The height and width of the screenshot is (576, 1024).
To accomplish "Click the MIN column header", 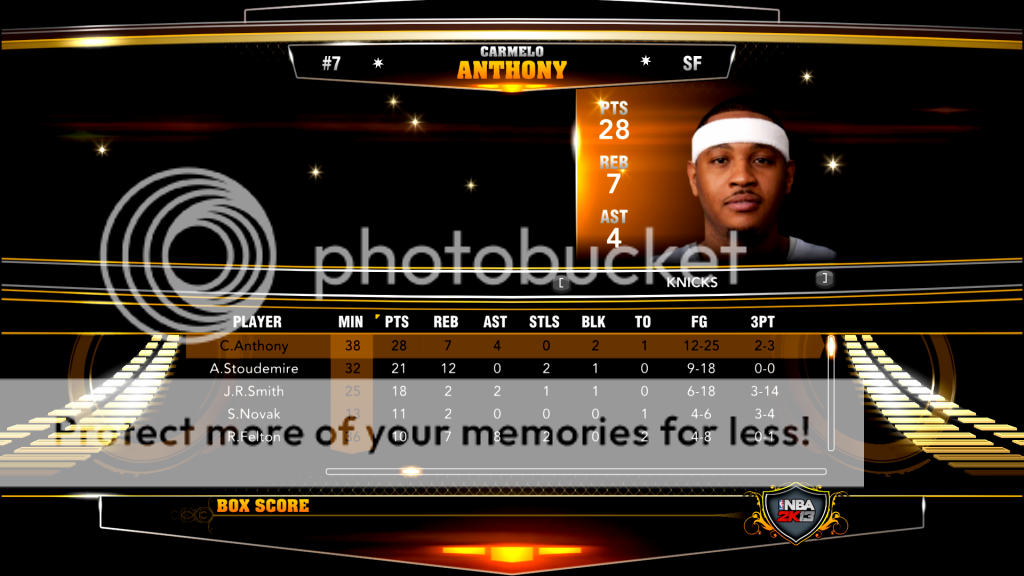I will pos(351,322).
